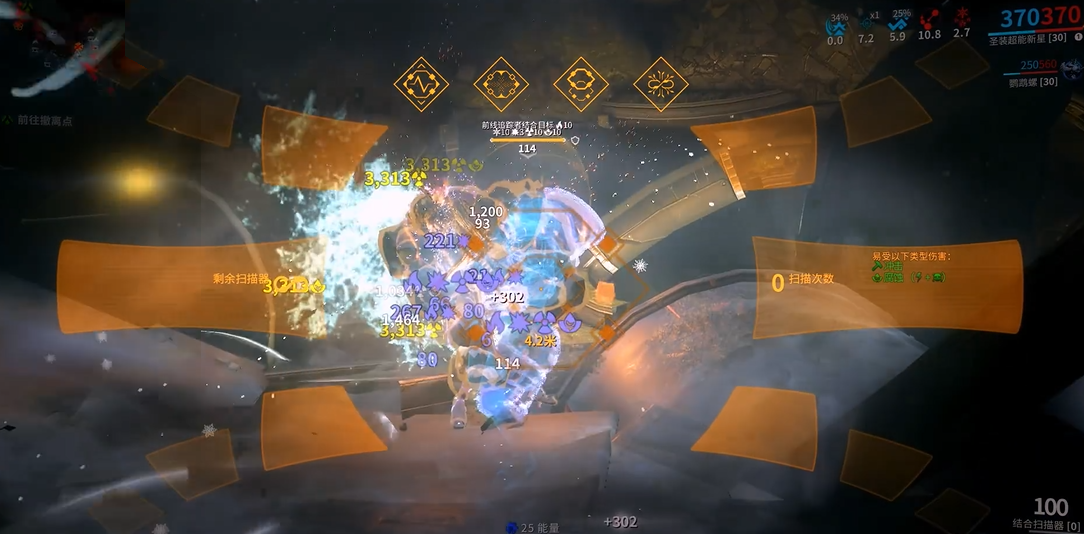This screenshot has width=1084, height=534.
Task: Click the 34% blue buff icon
Action: 836,23
